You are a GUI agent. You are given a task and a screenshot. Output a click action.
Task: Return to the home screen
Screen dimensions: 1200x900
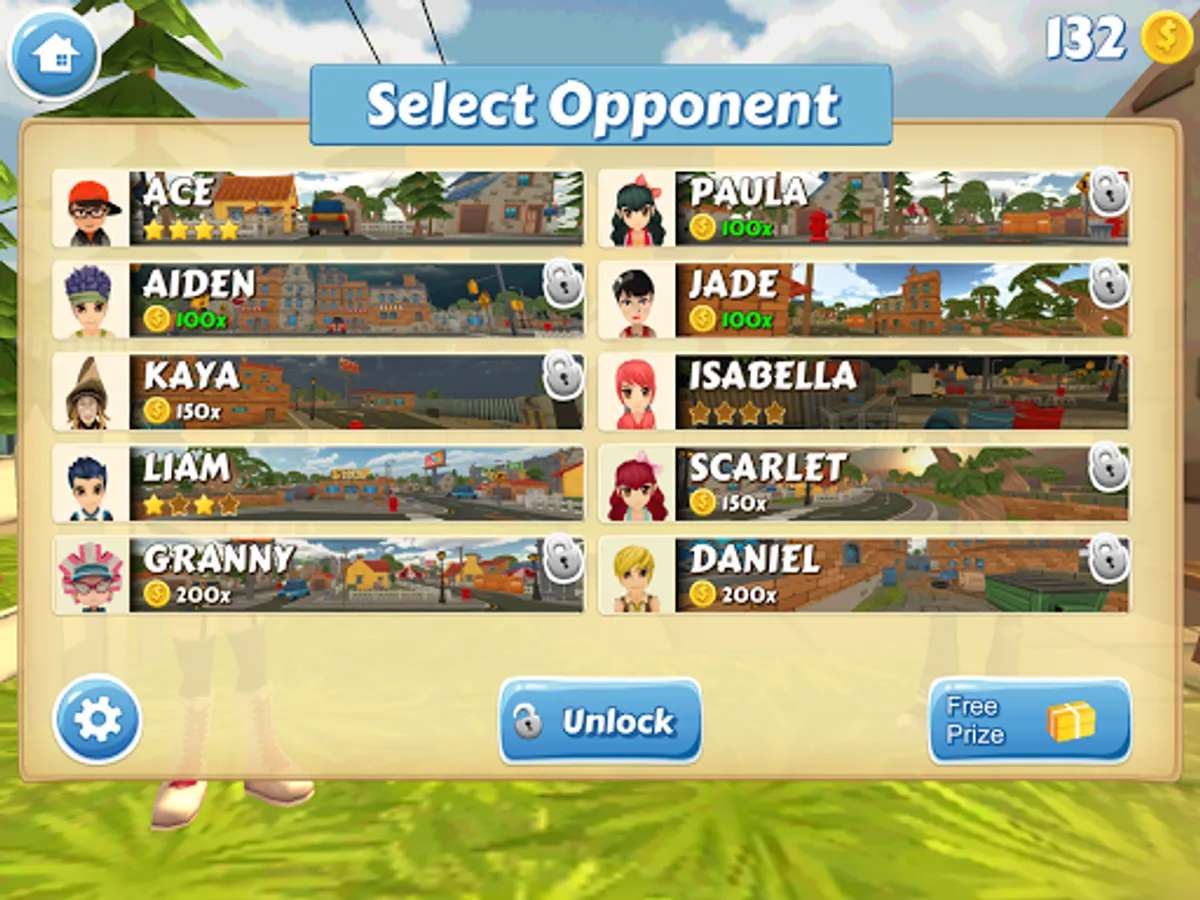click(x=54, y=55)
